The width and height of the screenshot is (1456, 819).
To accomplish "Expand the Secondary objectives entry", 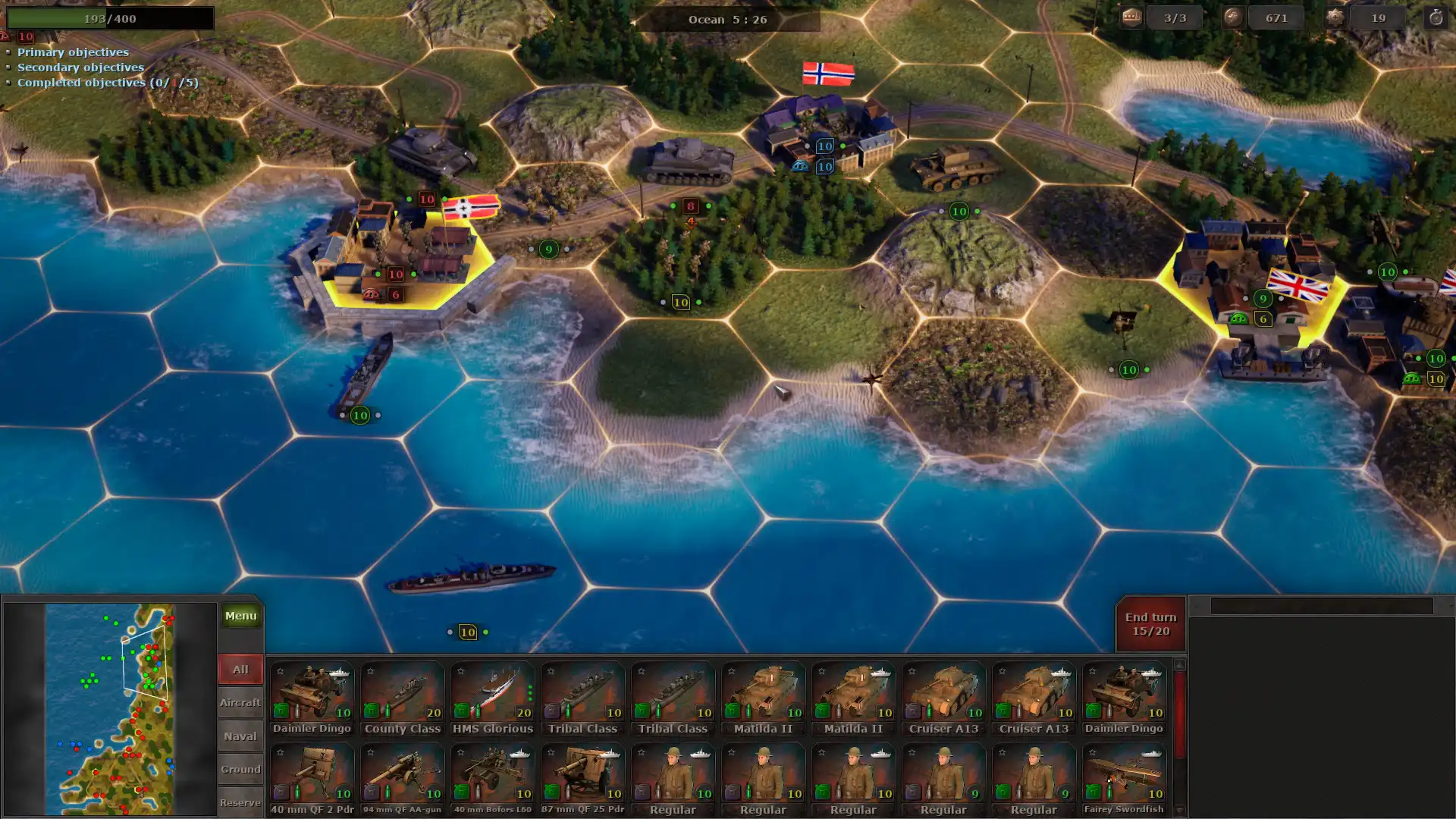I will point(80,67).
